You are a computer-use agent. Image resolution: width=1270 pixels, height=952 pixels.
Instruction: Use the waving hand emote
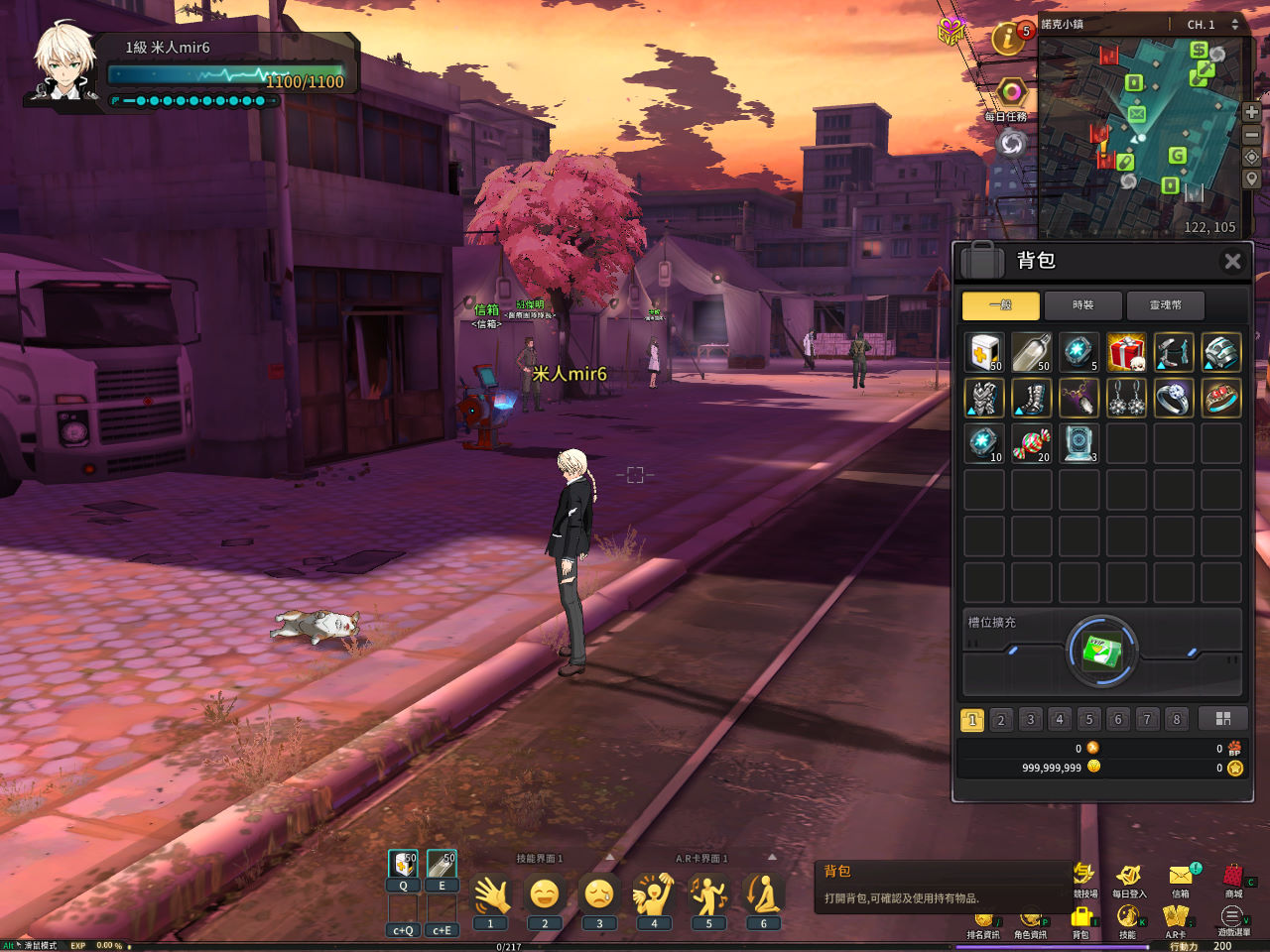(x=490, y=895)
